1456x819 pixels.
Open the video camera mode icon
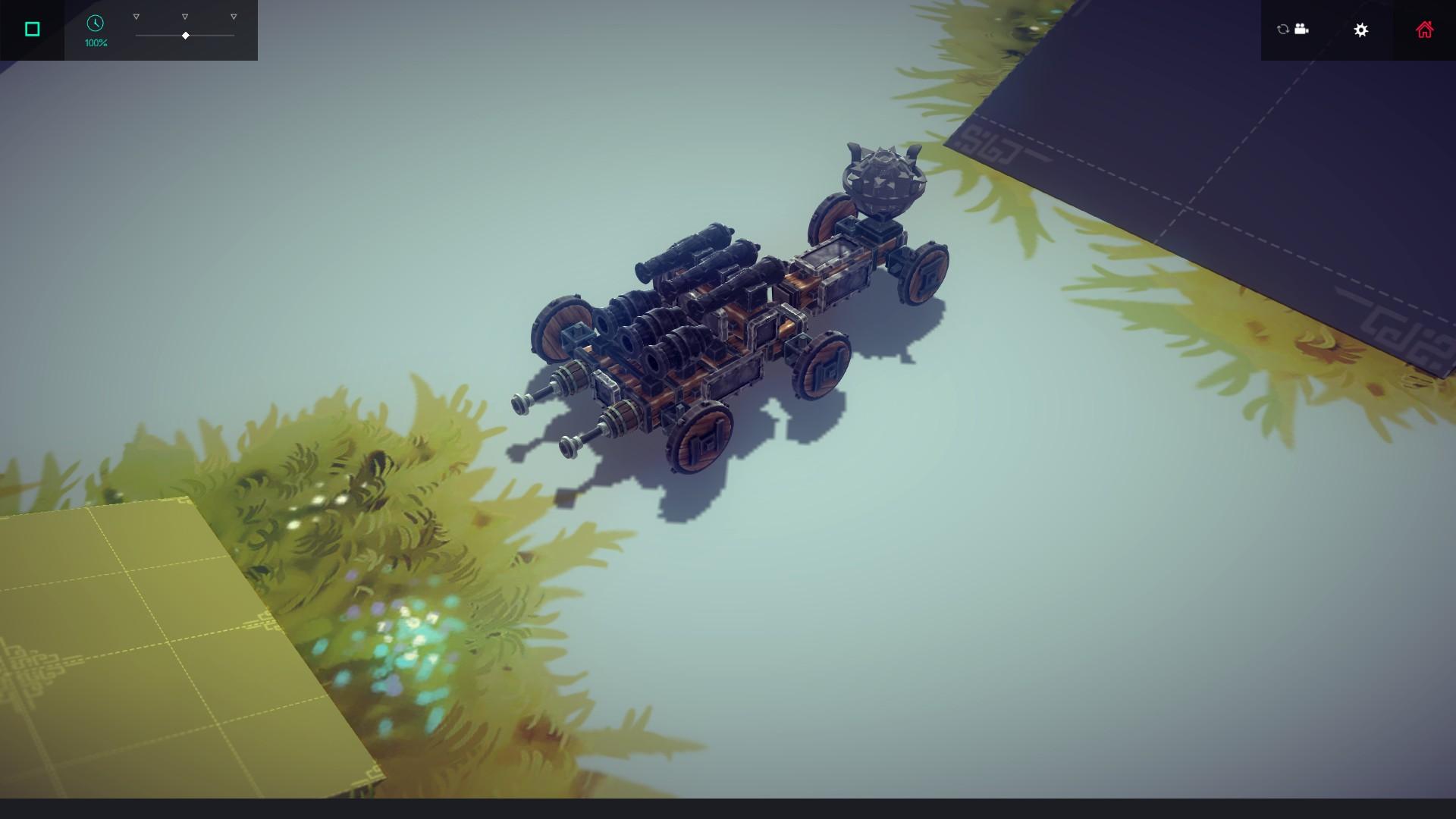1301,30
